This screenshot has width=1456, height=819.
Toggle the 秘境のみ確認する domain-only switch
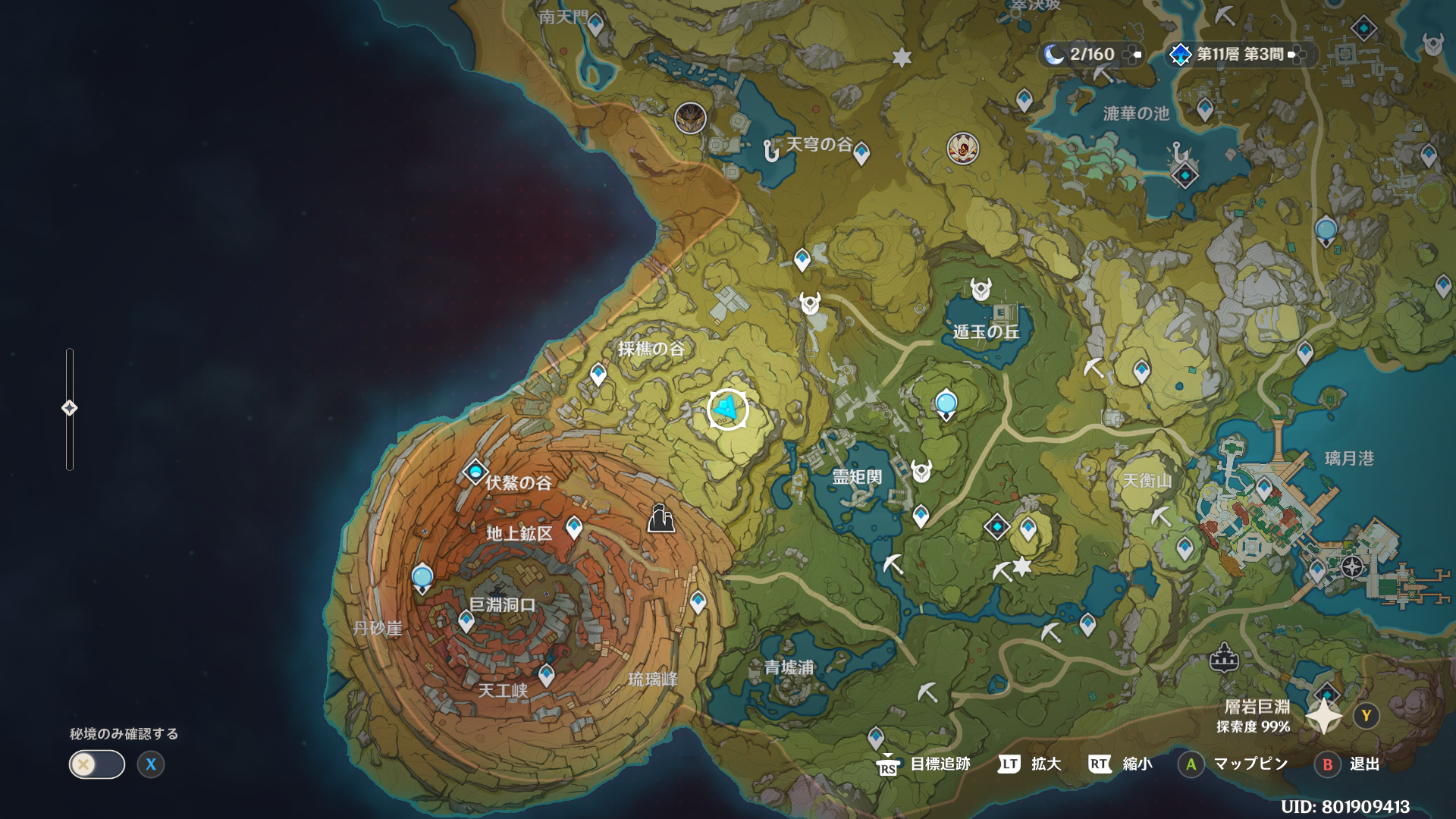(x=97, y=764)
